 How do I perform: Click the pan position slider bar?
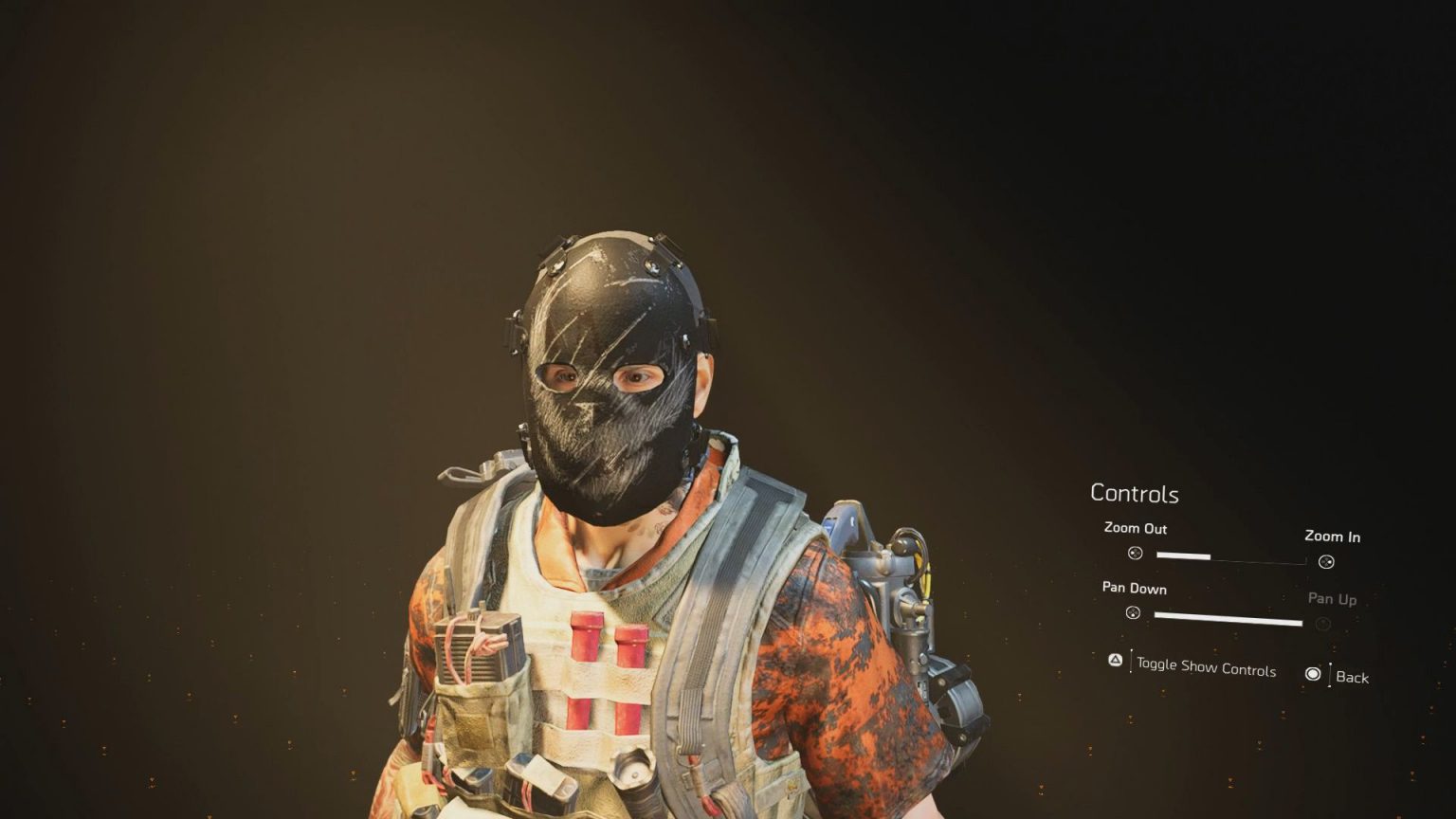(1228, 617)
